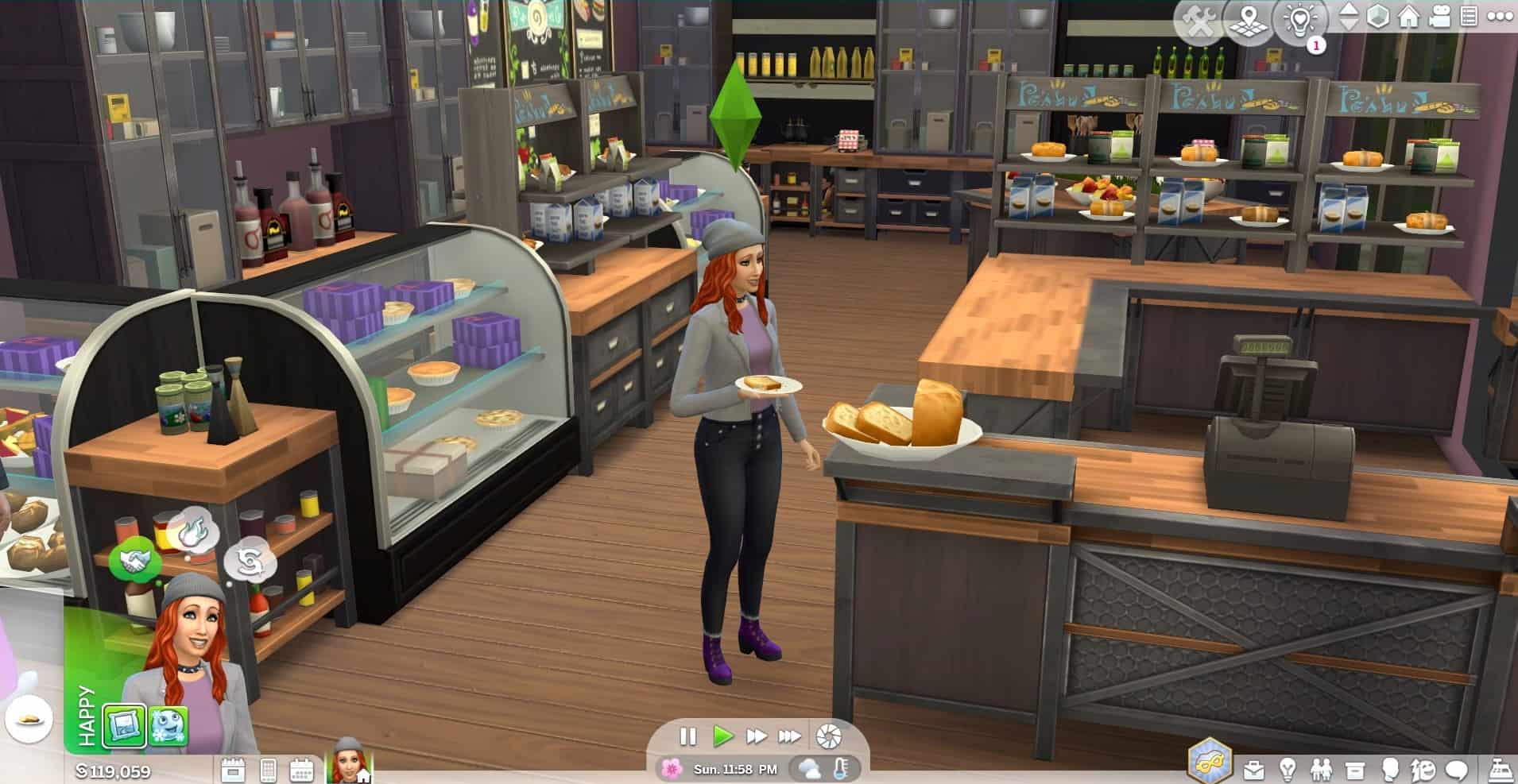Toggle the cube-shaped walls view button
Screen dimensions: 1518x784
(x=1377, y=17)
